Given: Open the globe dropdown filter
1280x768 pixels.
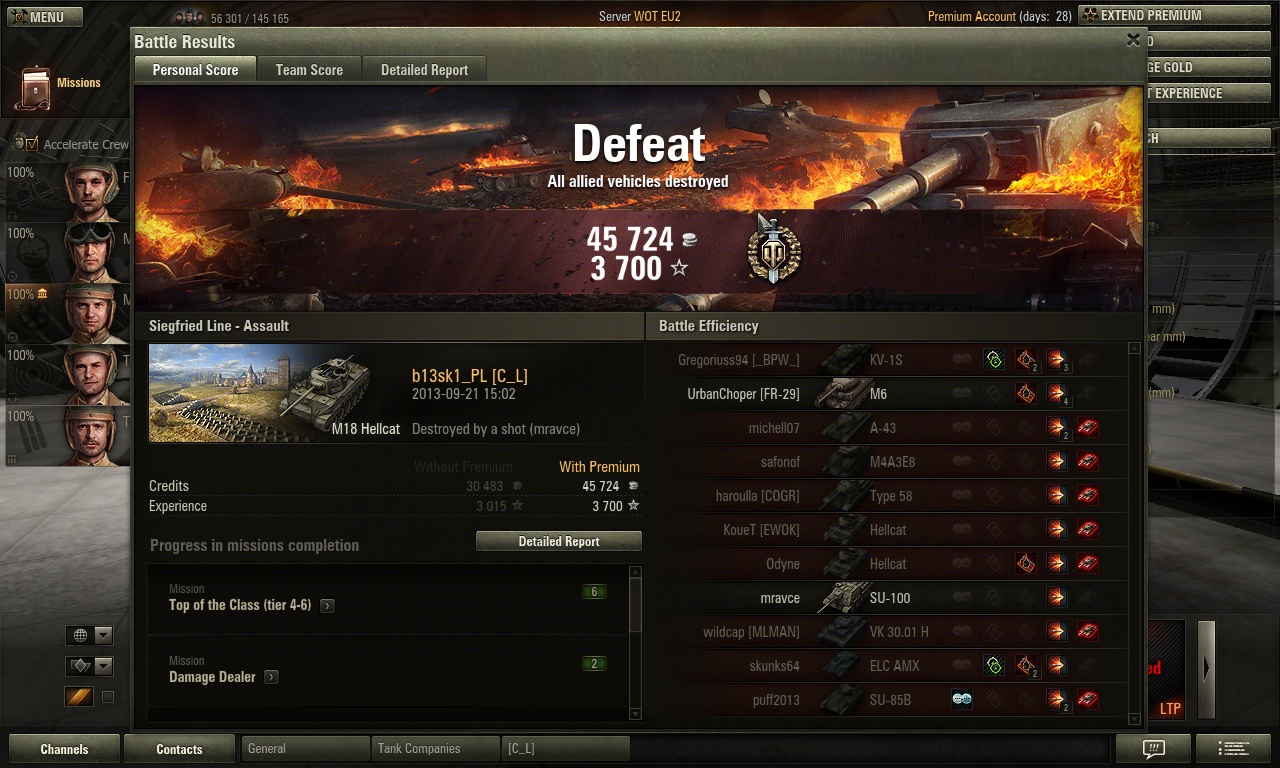Looking at the screenshot, I should click(89, 635).
